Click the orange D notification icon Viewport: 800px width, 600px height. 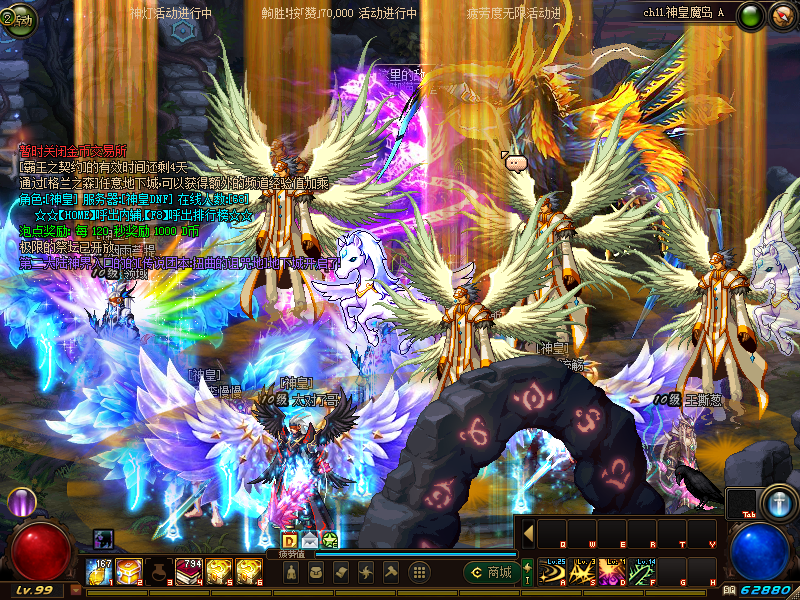[290, 540]
